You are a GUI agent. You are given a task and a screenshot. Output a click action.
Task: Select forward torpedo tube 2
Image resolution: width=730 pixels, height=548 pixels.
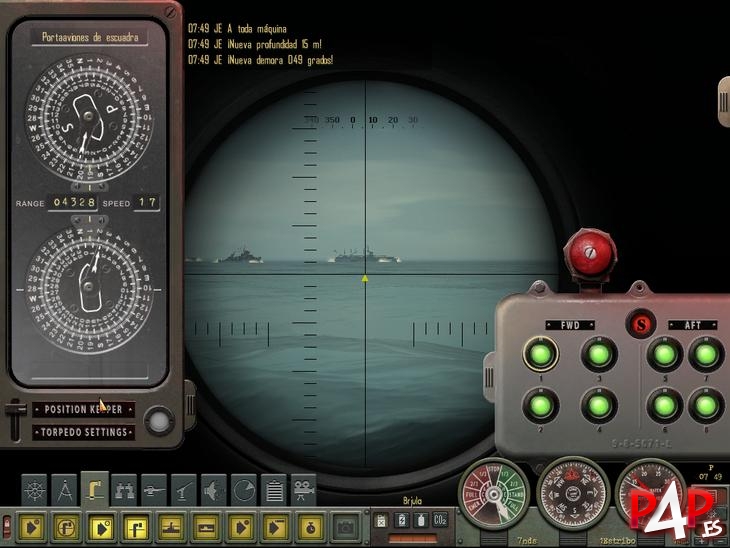pos(538,405)
